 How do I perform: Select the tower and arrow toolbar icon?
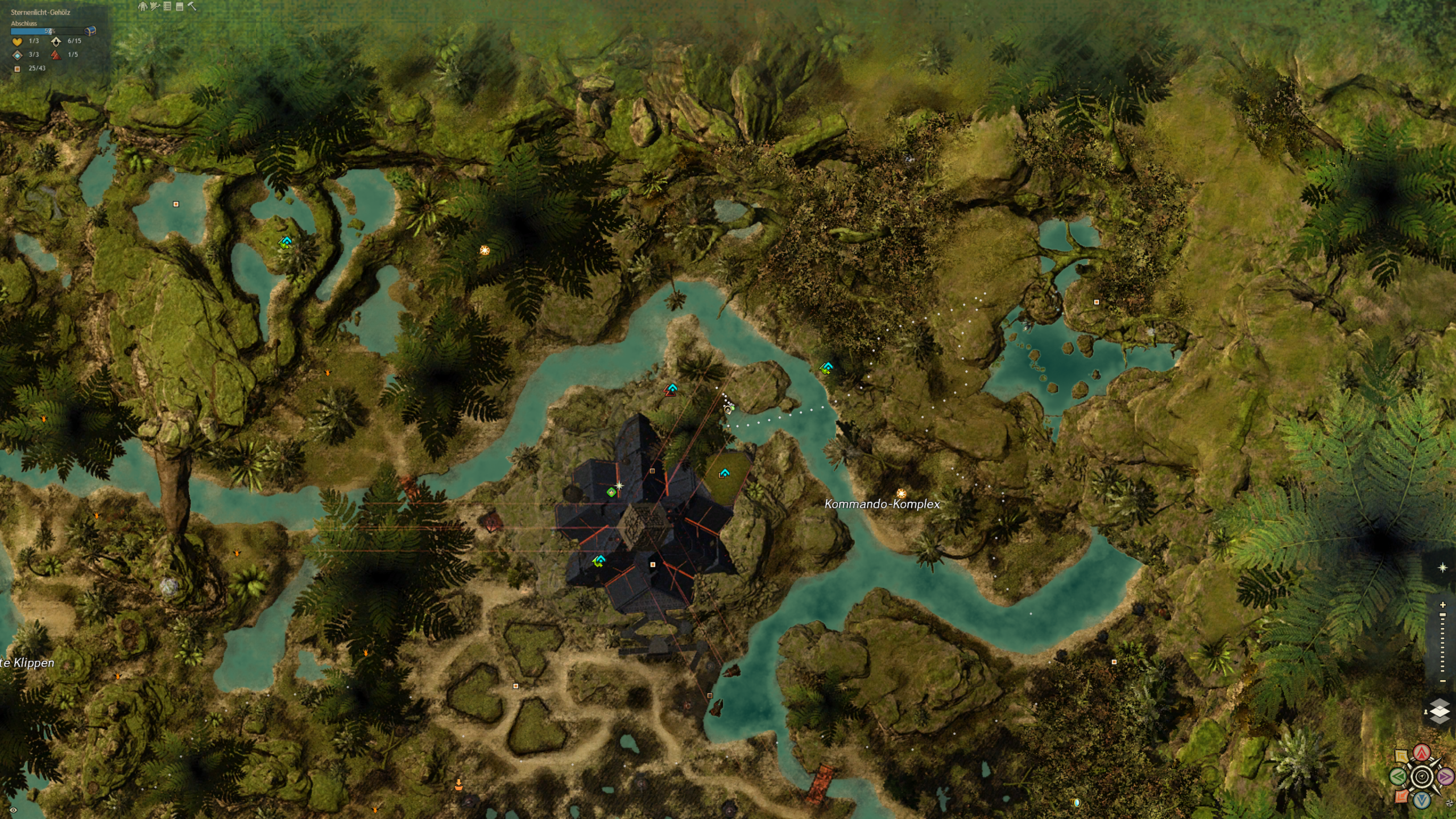(154, 6)
